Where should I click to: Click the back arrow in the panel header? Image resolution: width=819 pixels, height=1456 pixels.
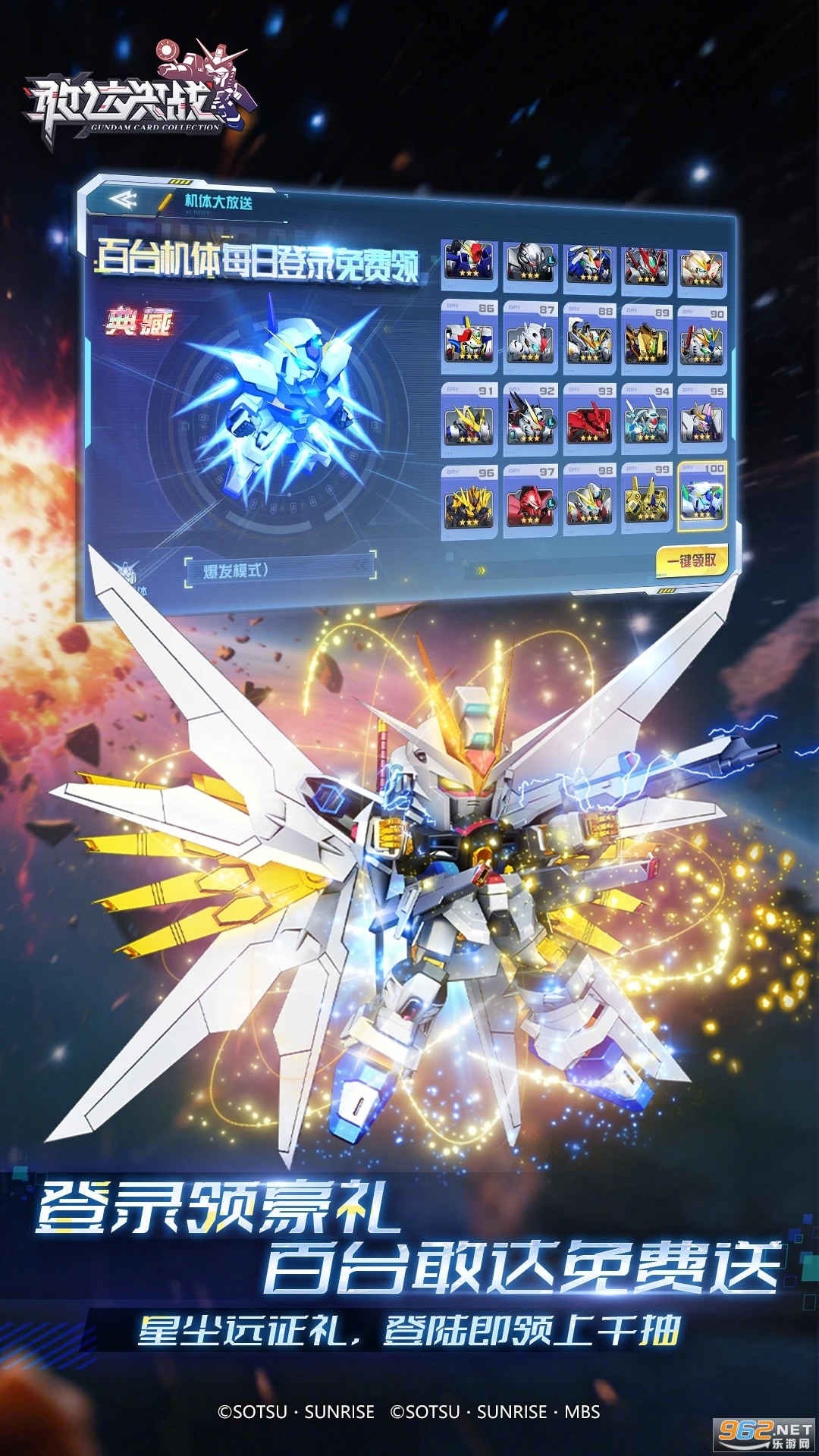(x=123, y=200)
